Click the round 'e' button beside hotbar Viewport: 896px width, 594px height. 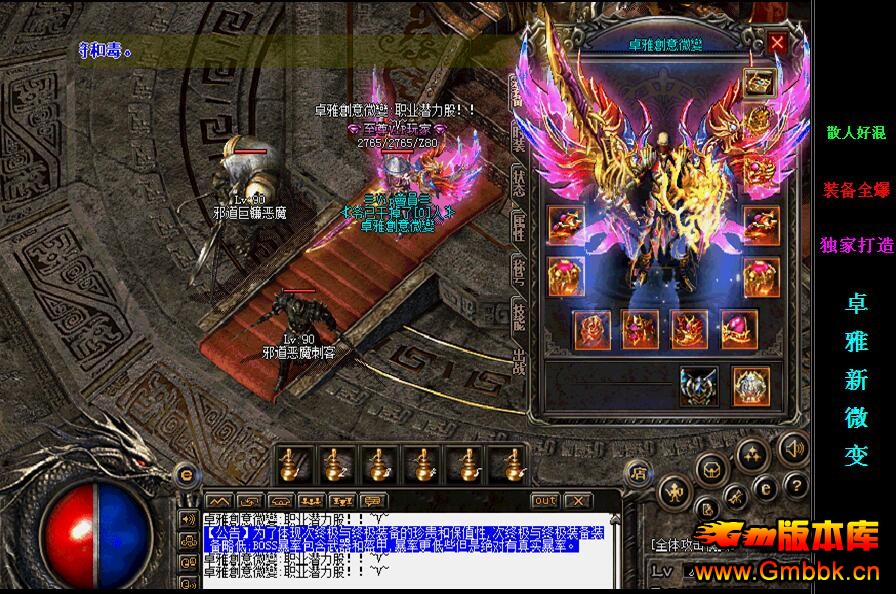tap(184, 473)
